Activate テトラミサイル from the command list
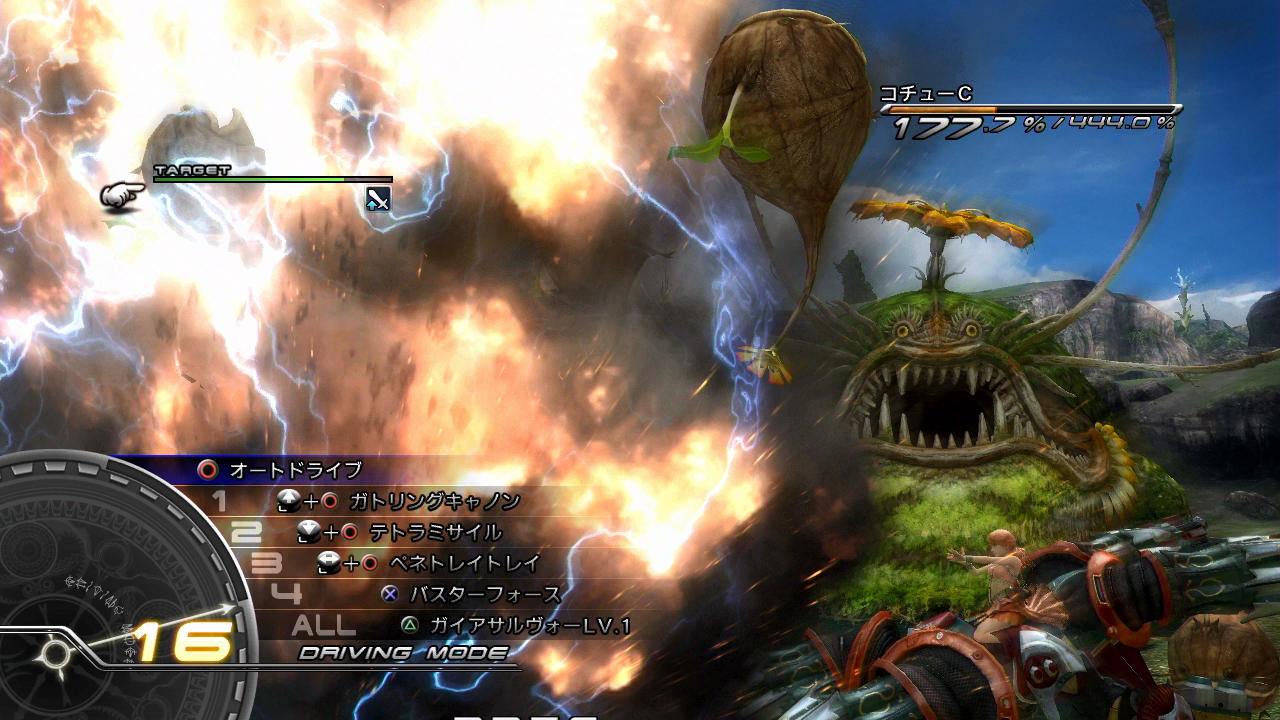 click(435, 532)
